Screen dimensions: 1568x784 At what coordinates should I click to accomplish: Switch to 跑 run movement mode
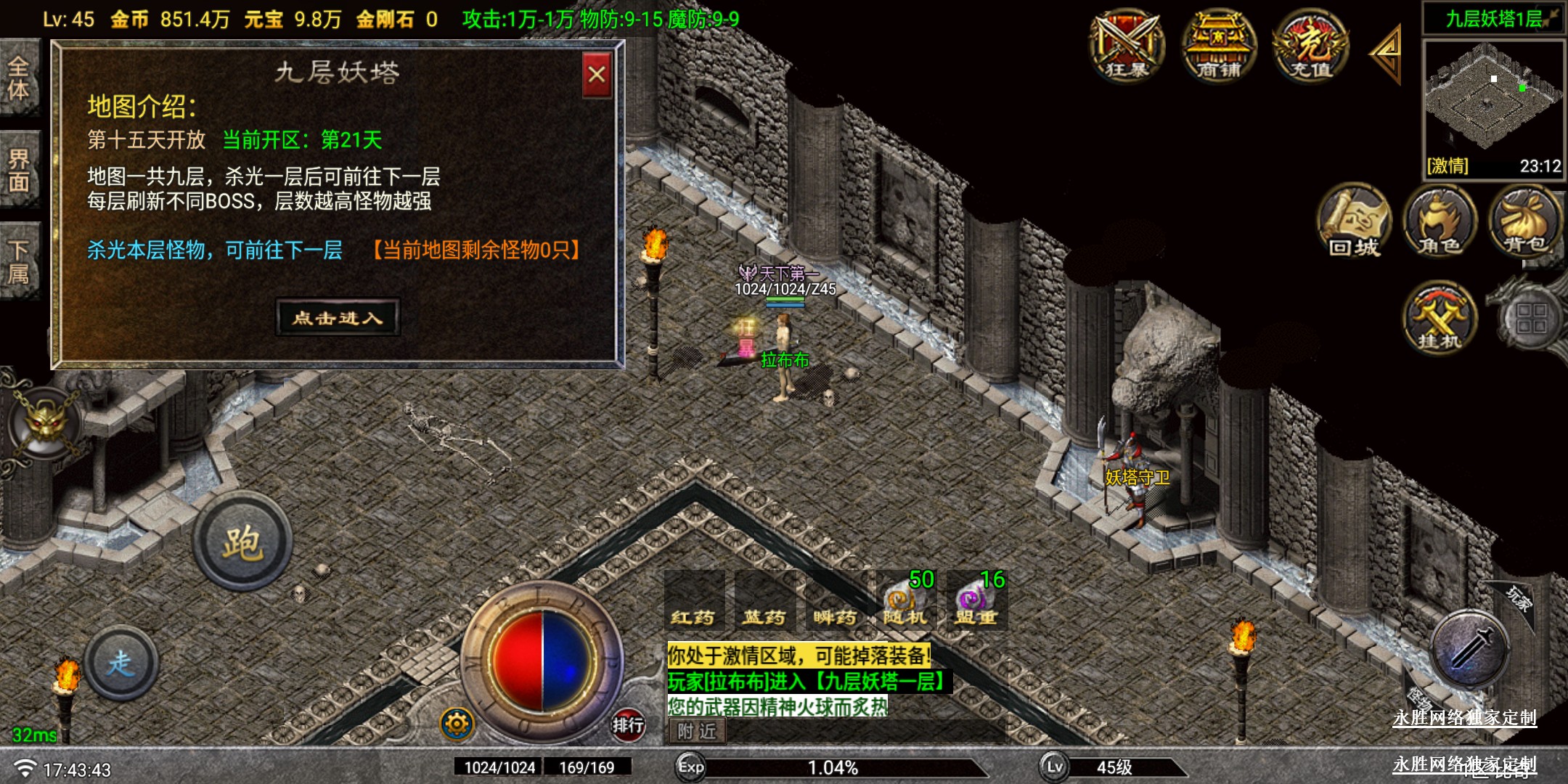(x=242, y=542)
